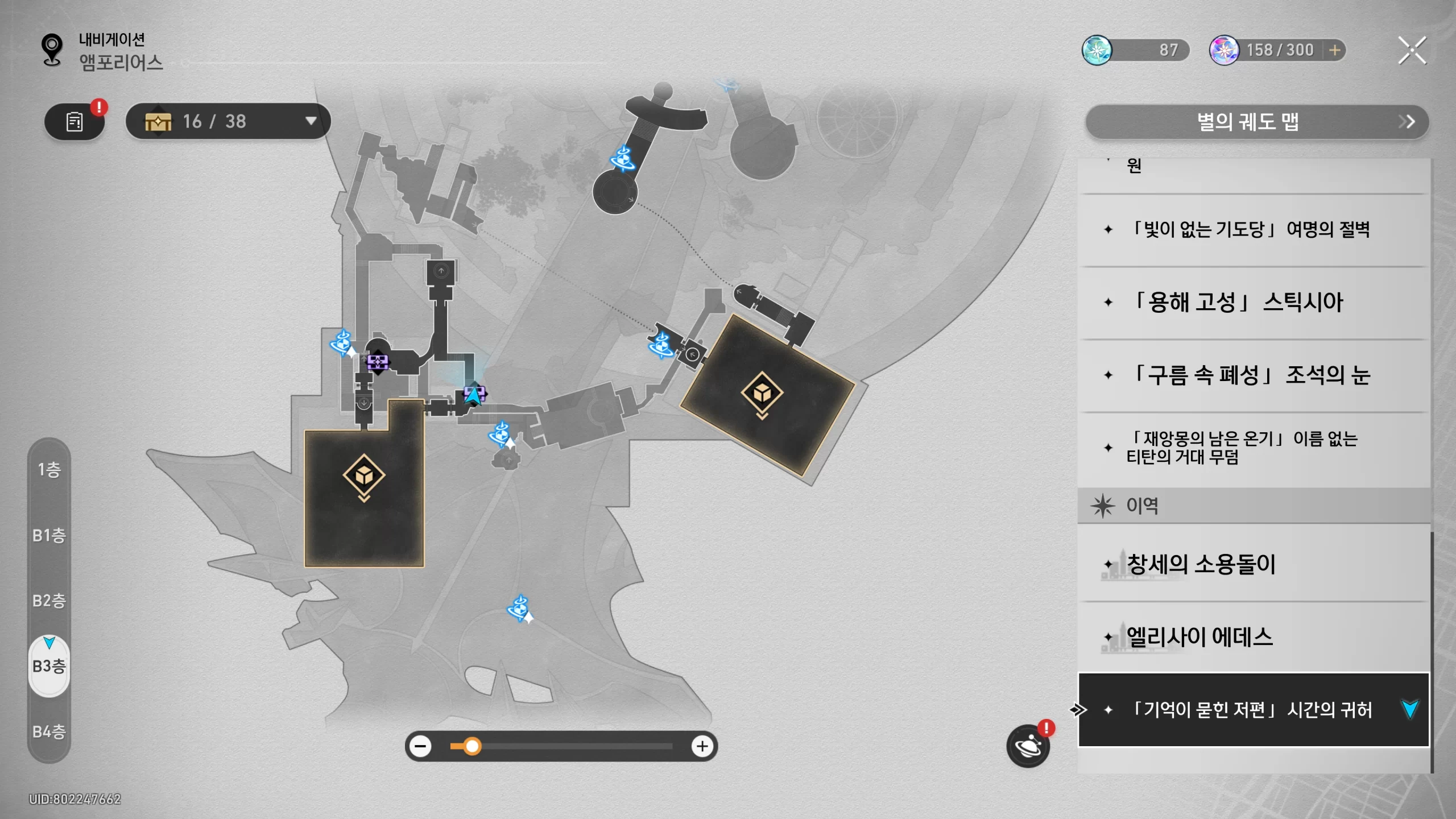Select floor B2층
The image size is (1456, 819).
coord(49,601)
